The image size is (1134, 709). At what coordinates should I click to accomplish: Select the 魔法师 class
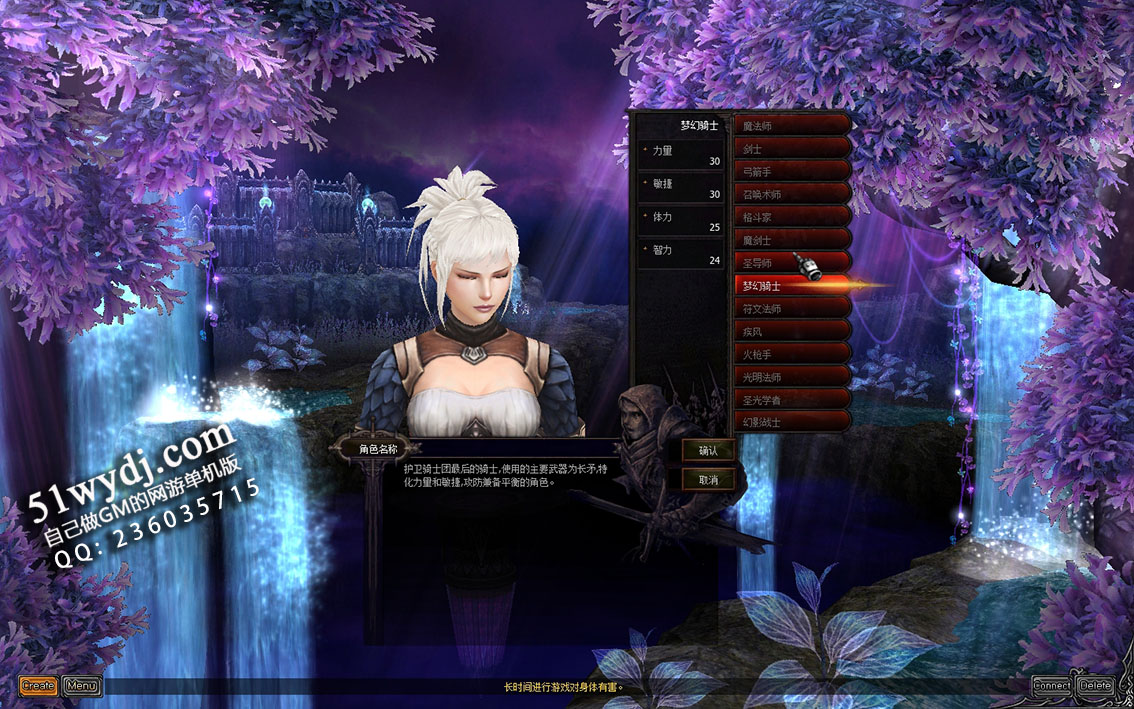pos(793,126)
